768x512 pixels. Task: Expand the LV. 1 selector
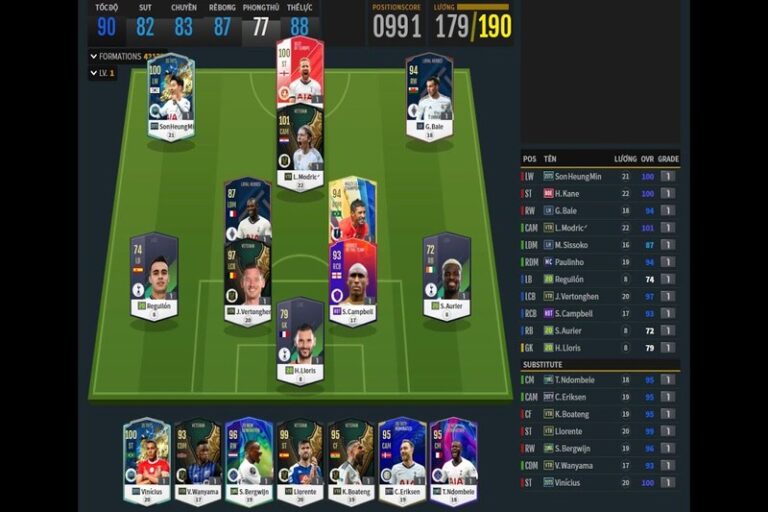103,73
